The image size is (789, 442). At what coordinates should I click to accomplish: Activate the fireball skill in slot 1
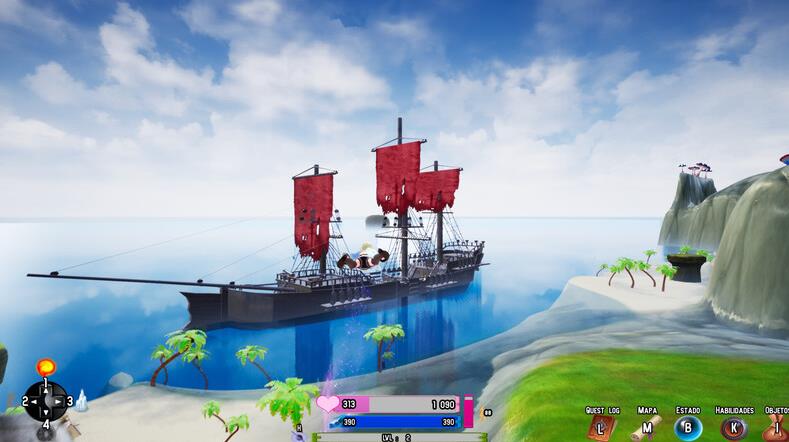45,367
